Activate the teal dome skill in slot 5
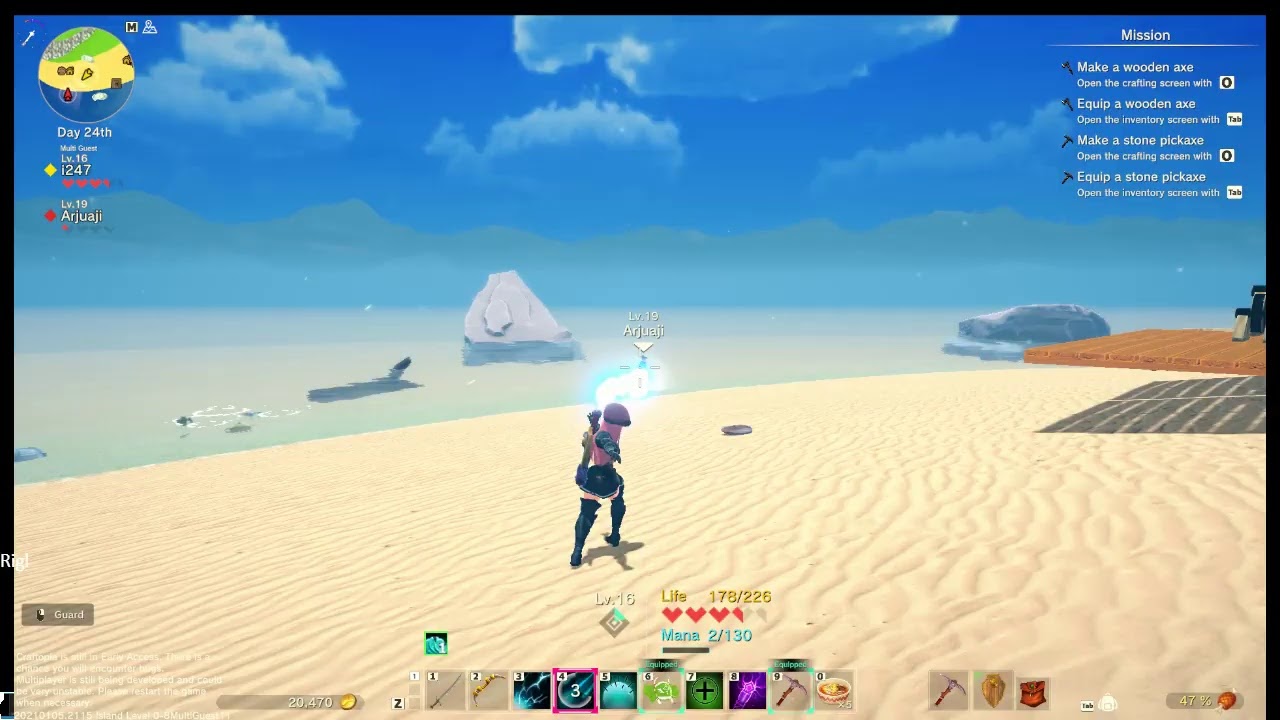1280x720 pixels. [619, 691]
